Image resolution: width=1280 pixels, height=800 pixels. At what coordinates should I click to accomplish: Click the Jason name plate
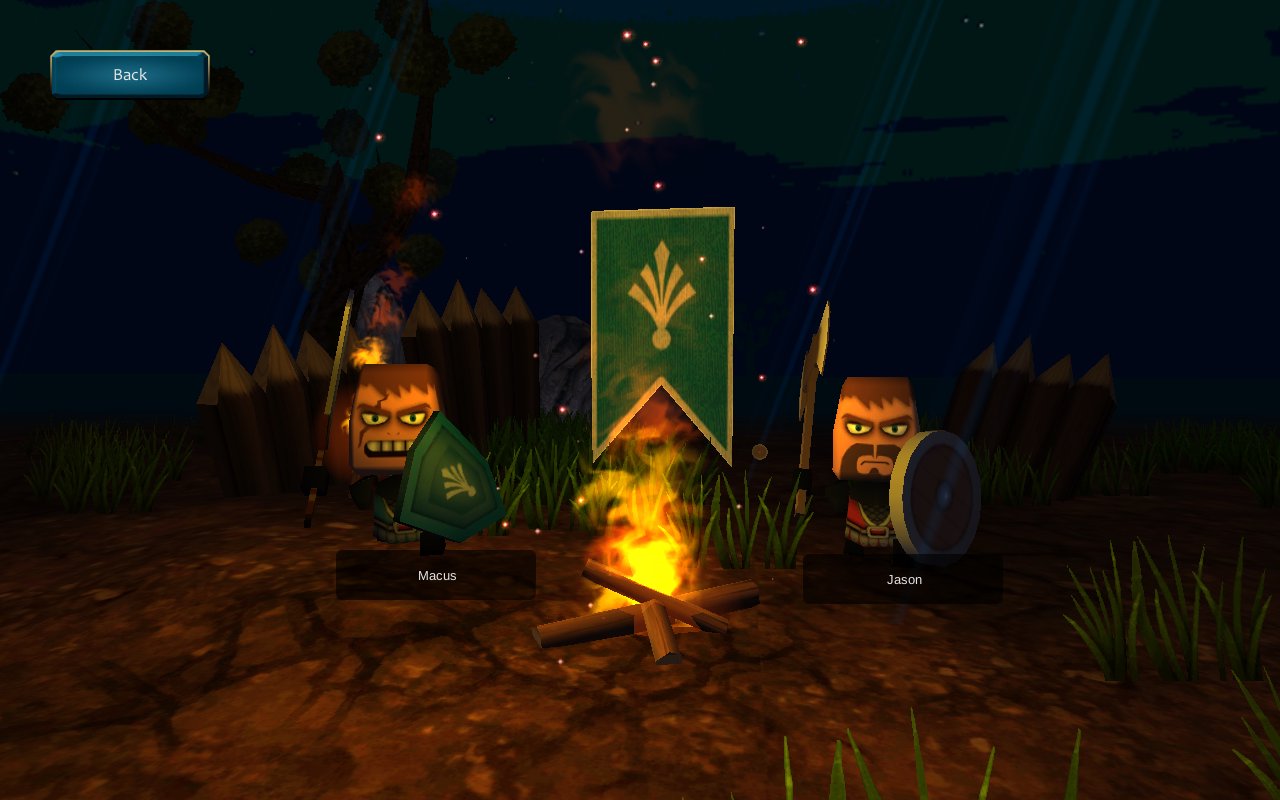pyautogui.click(x=902, y=579)
